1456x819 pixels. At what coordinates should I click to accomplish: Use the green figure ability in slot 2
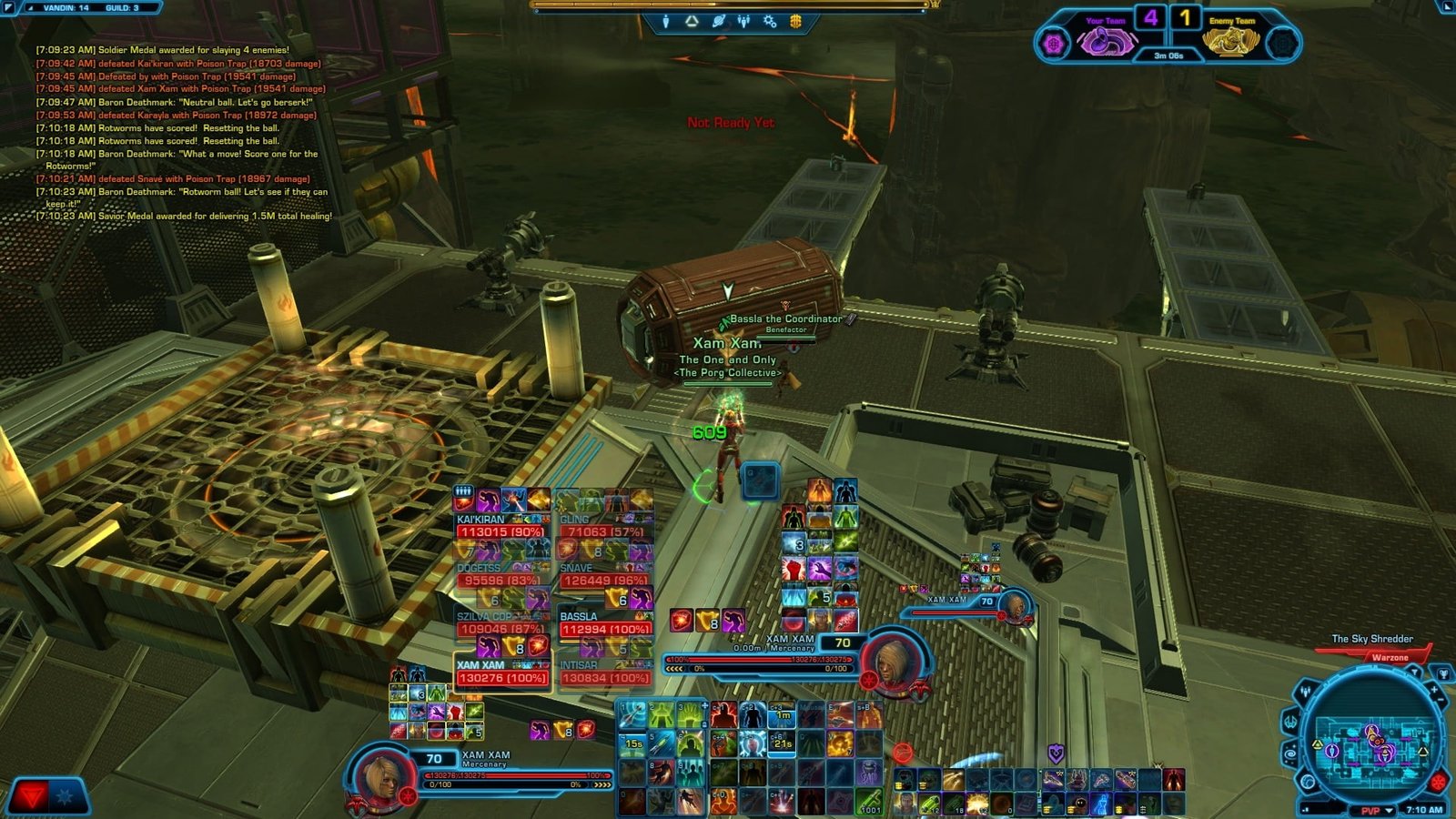tap(662, 715)
